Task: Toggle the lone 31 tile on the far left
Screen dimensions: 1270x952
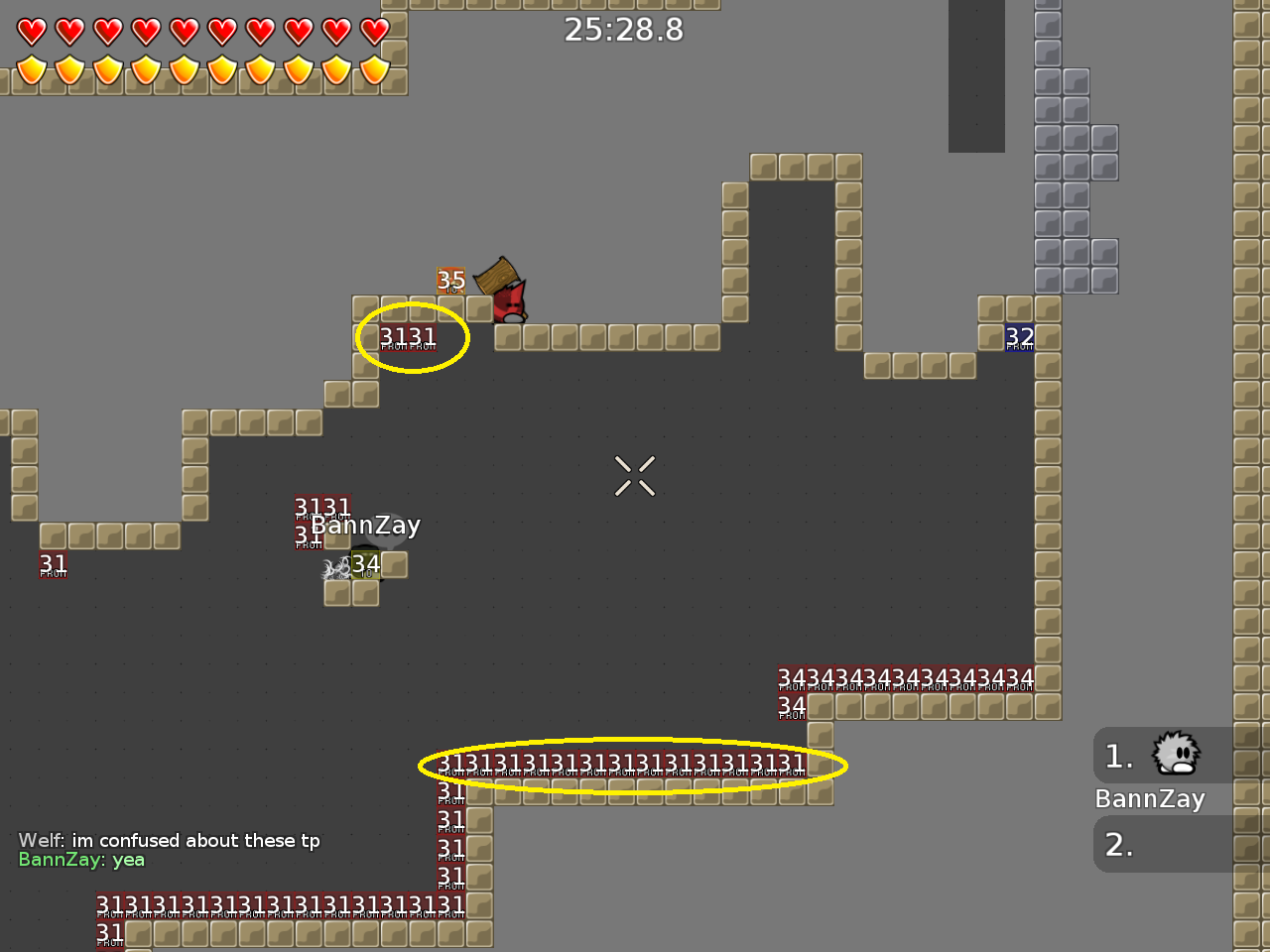Action: click(53, 563)
